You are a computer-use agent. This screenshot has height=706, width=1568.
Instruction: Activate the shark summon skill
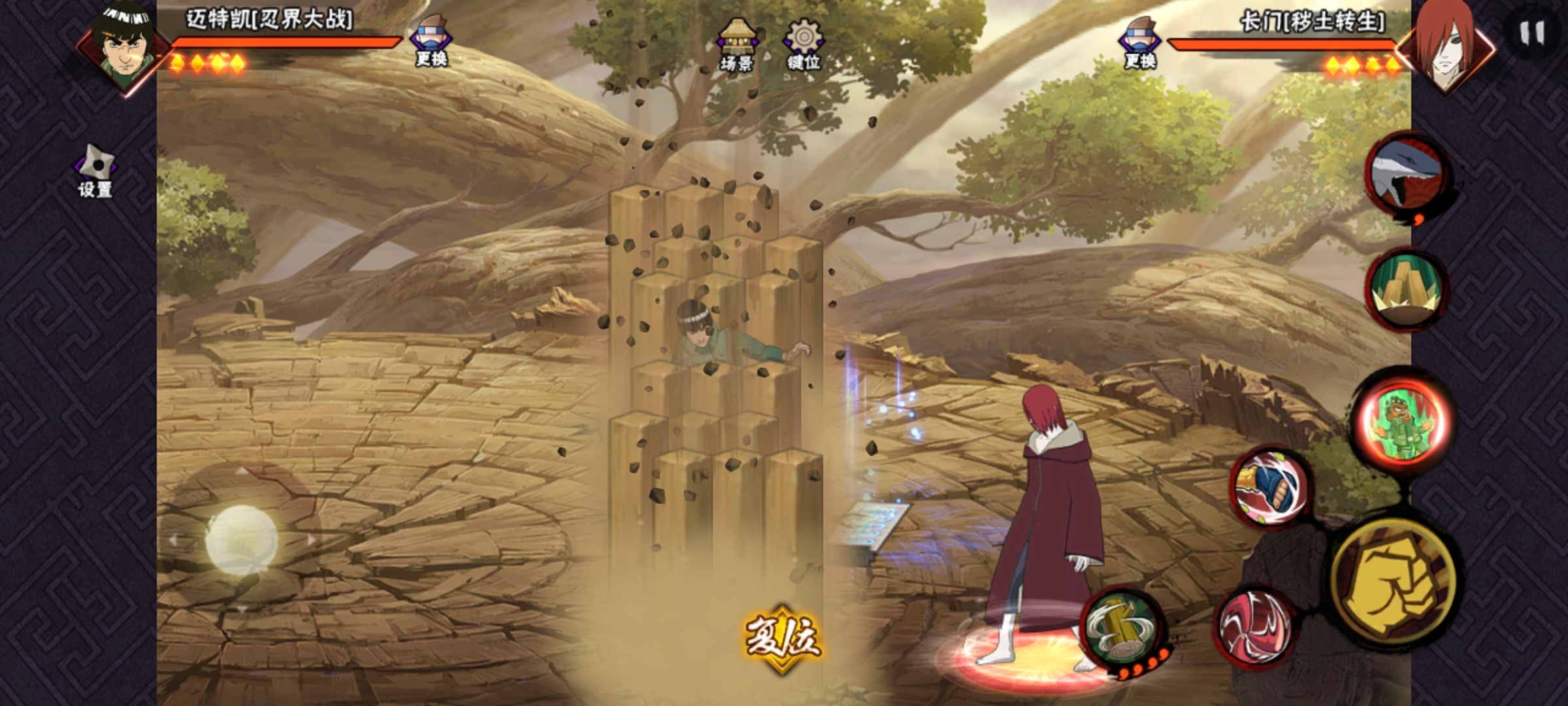(x=1407, y=175)
